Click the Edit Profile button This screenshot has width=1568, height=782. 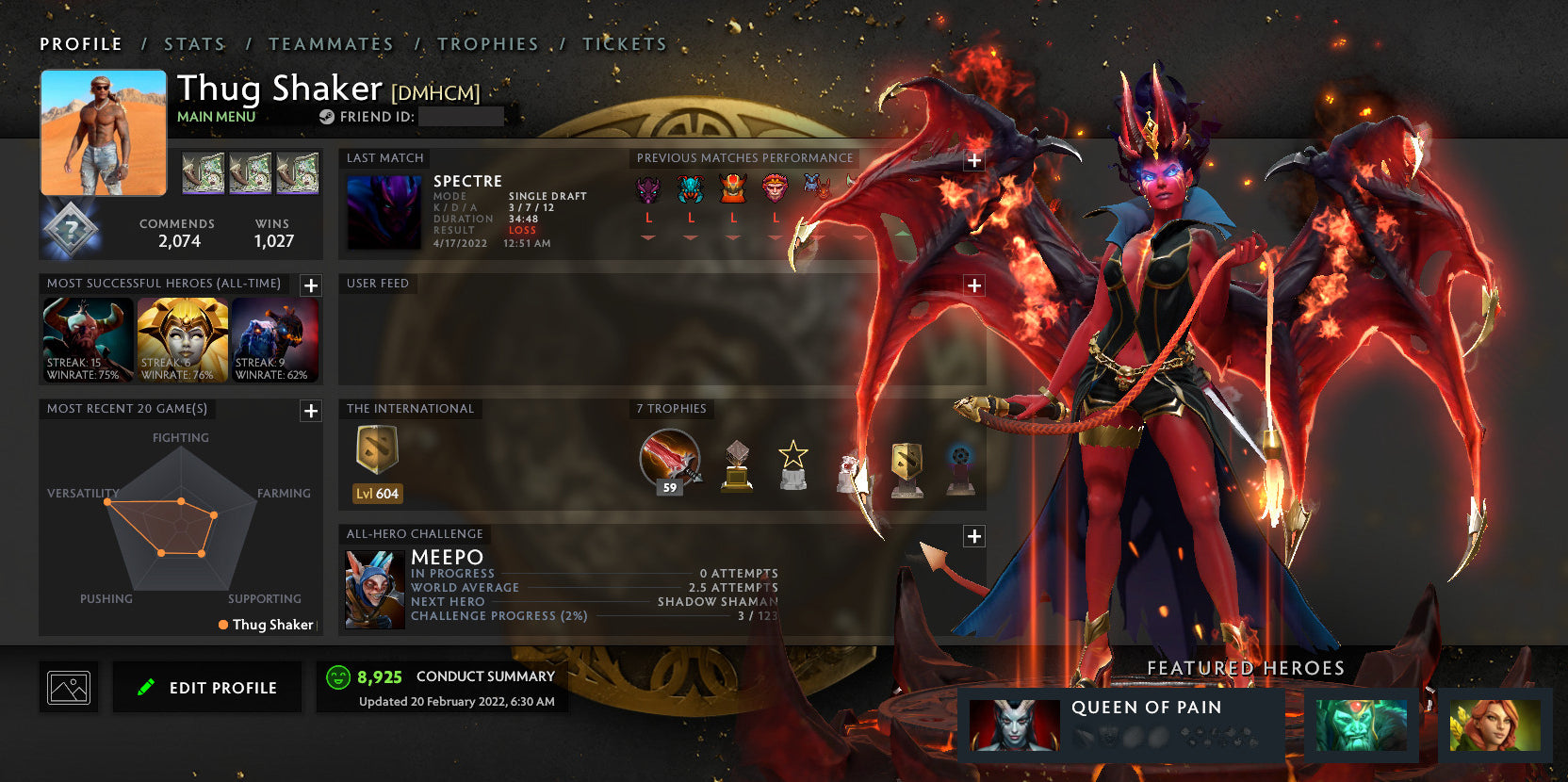click(x=207, y=688)
